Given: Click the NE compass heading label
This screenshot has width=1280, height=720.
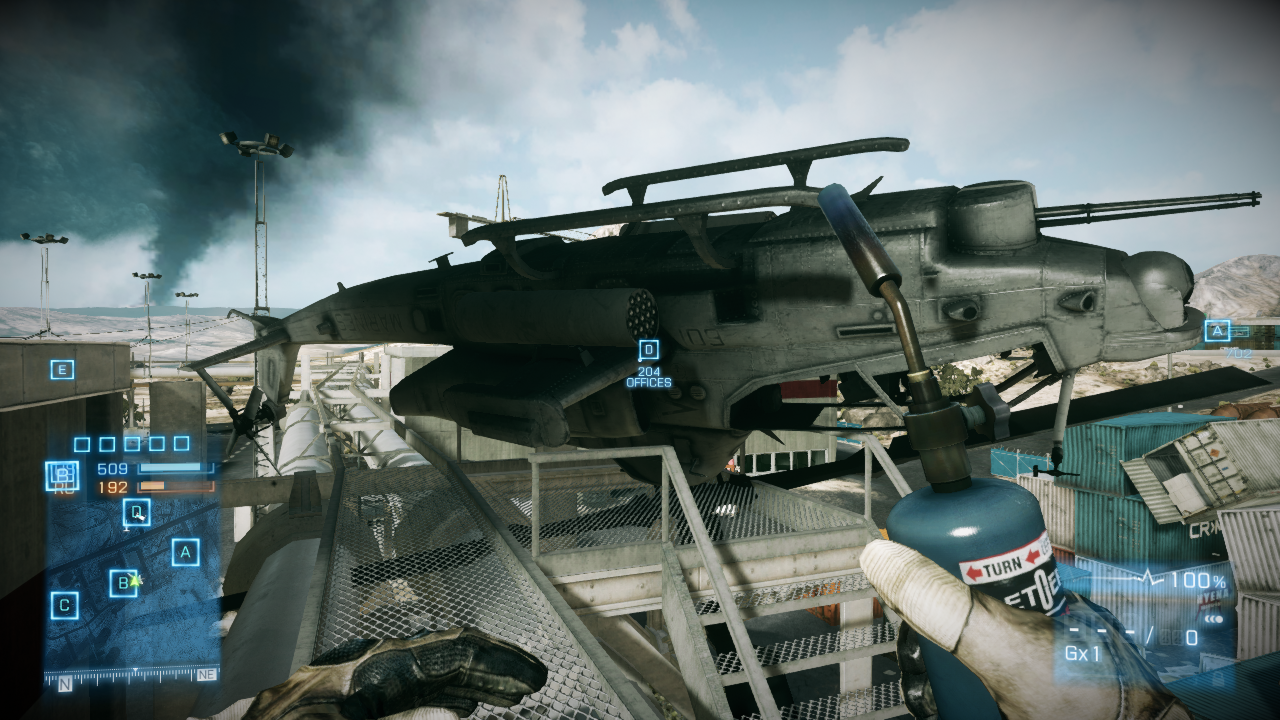Looking at the screenshot, I should (x=206, y=677).
